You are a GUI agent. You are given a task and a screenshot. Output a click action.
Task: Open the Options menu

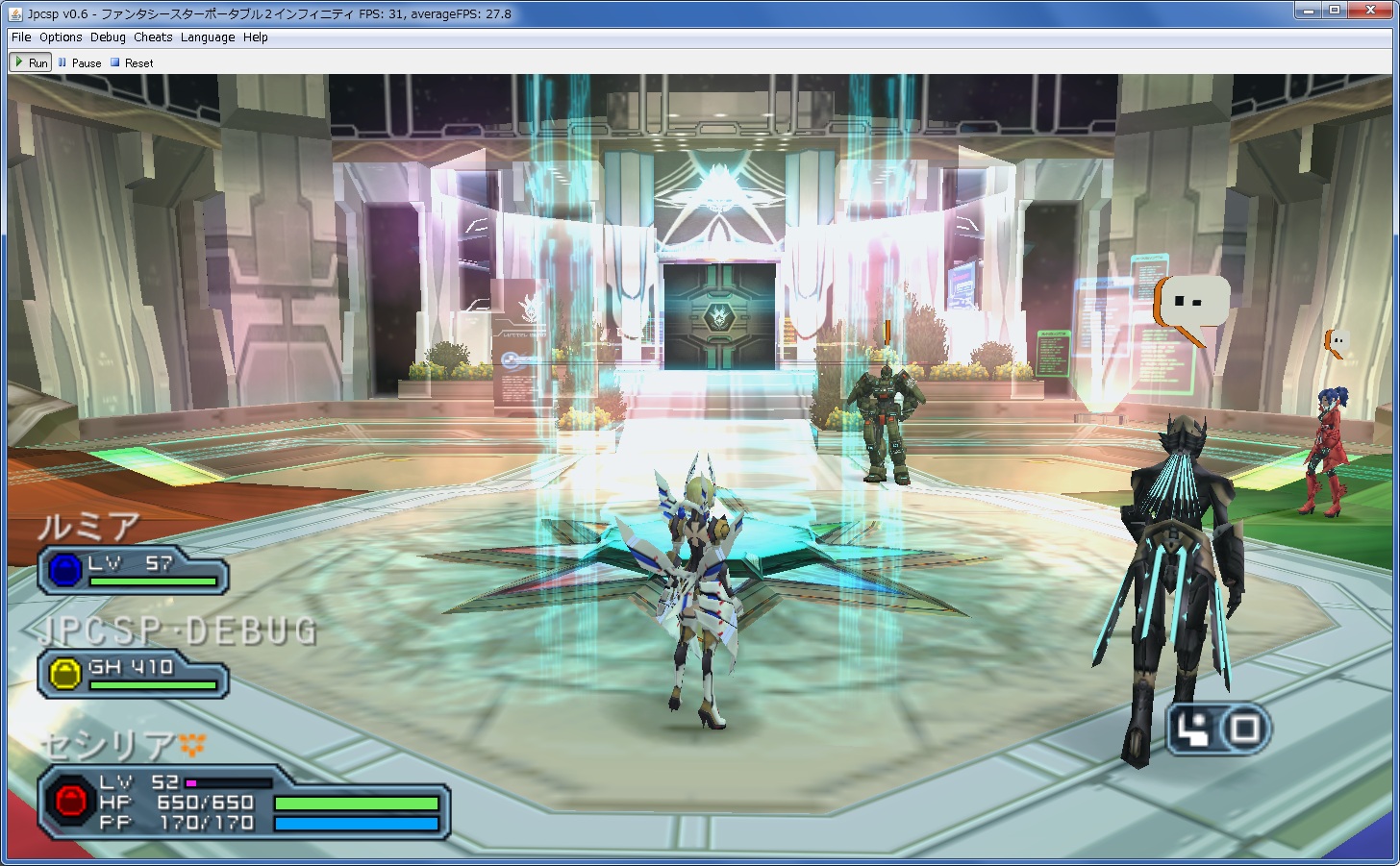(x=61, y=37)
